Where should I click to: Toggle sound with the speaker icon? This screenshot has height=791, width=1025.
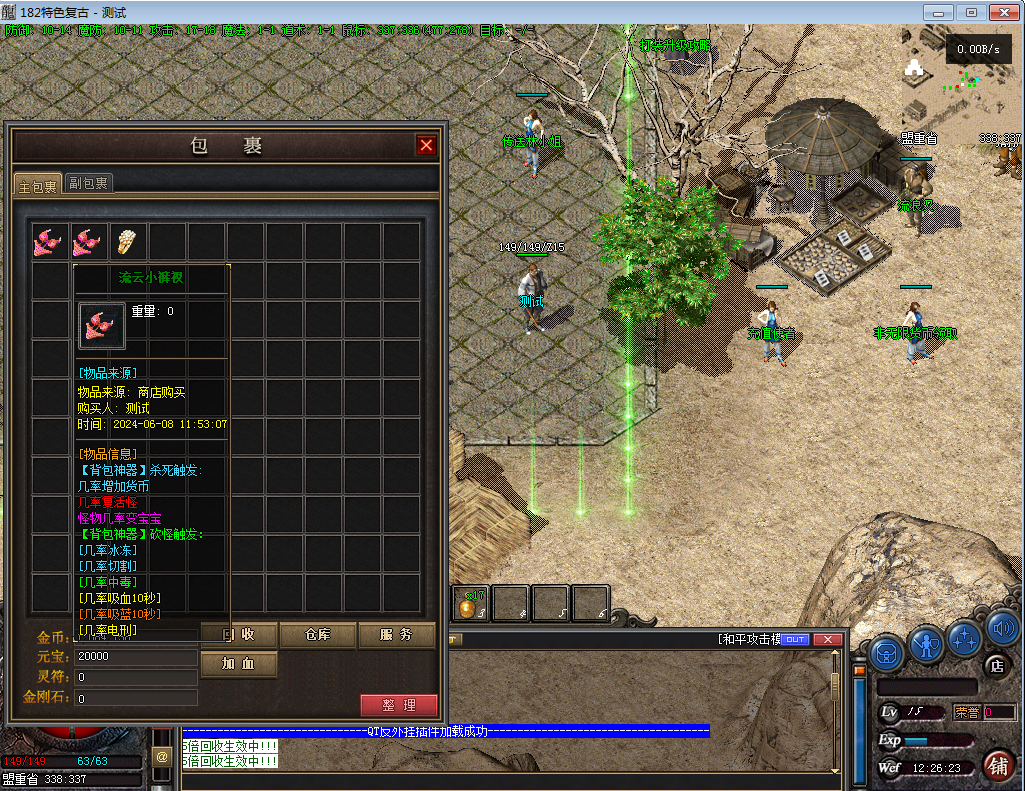(x=1002, y=628)
